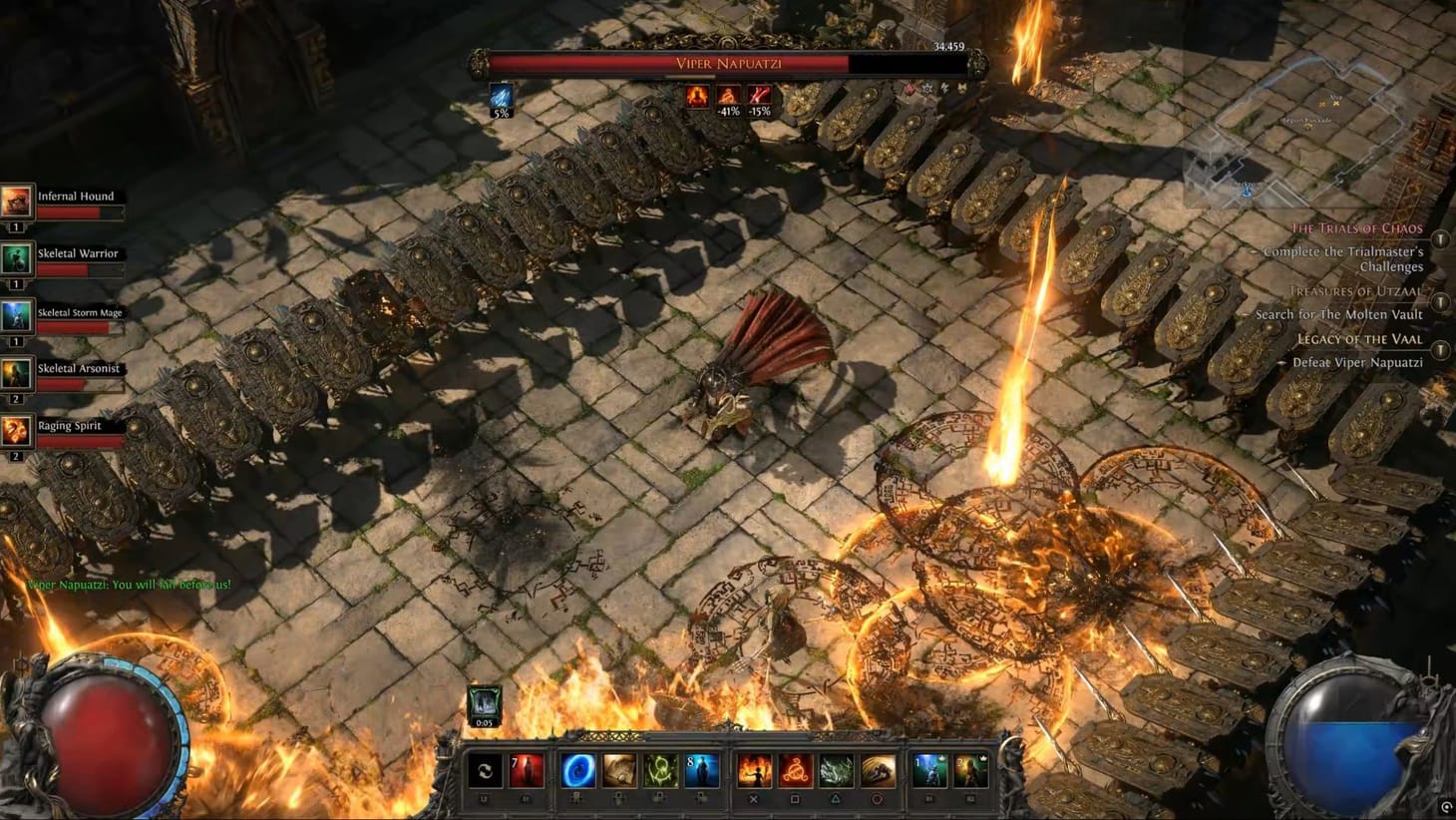Click the fire skill icon bound to X
1456x820 pixels.
tap(755, 768)
